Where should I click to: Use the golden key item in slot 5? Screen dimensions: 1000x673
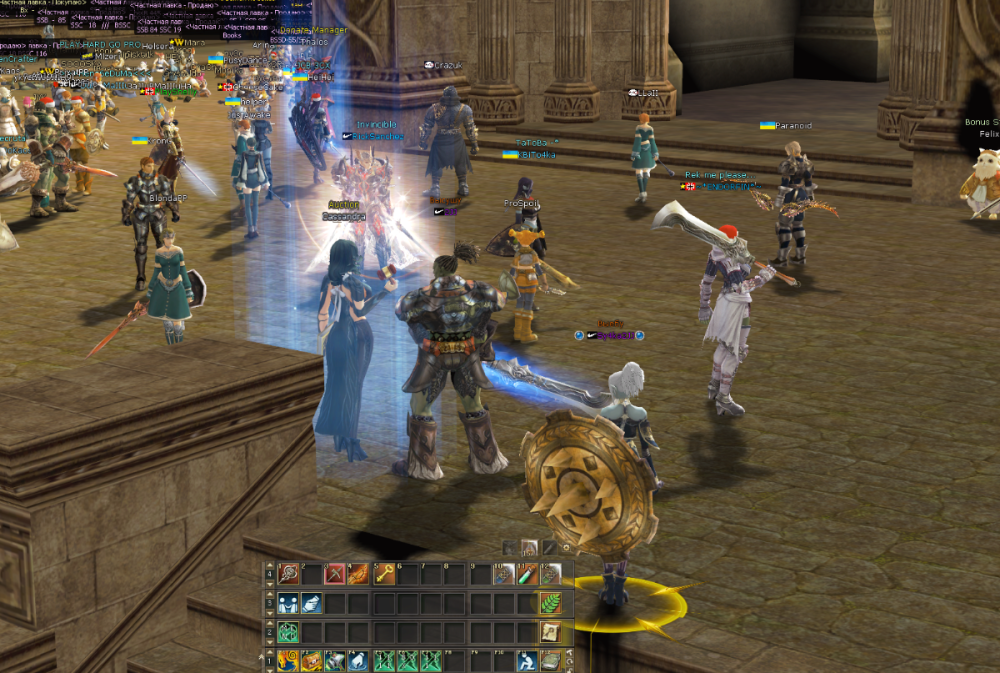[x=384, y=574]
